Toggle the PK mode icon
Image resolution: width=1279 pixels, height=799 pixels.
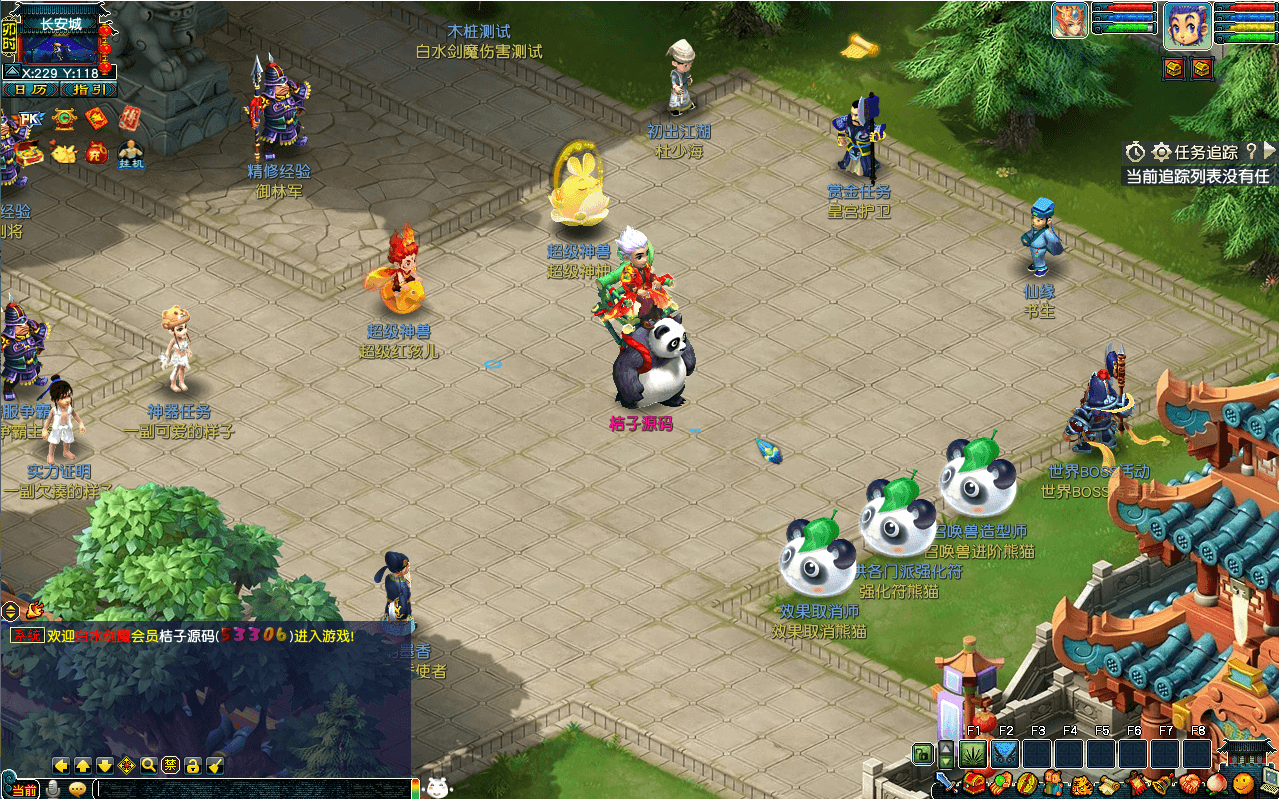pos(31,119)
